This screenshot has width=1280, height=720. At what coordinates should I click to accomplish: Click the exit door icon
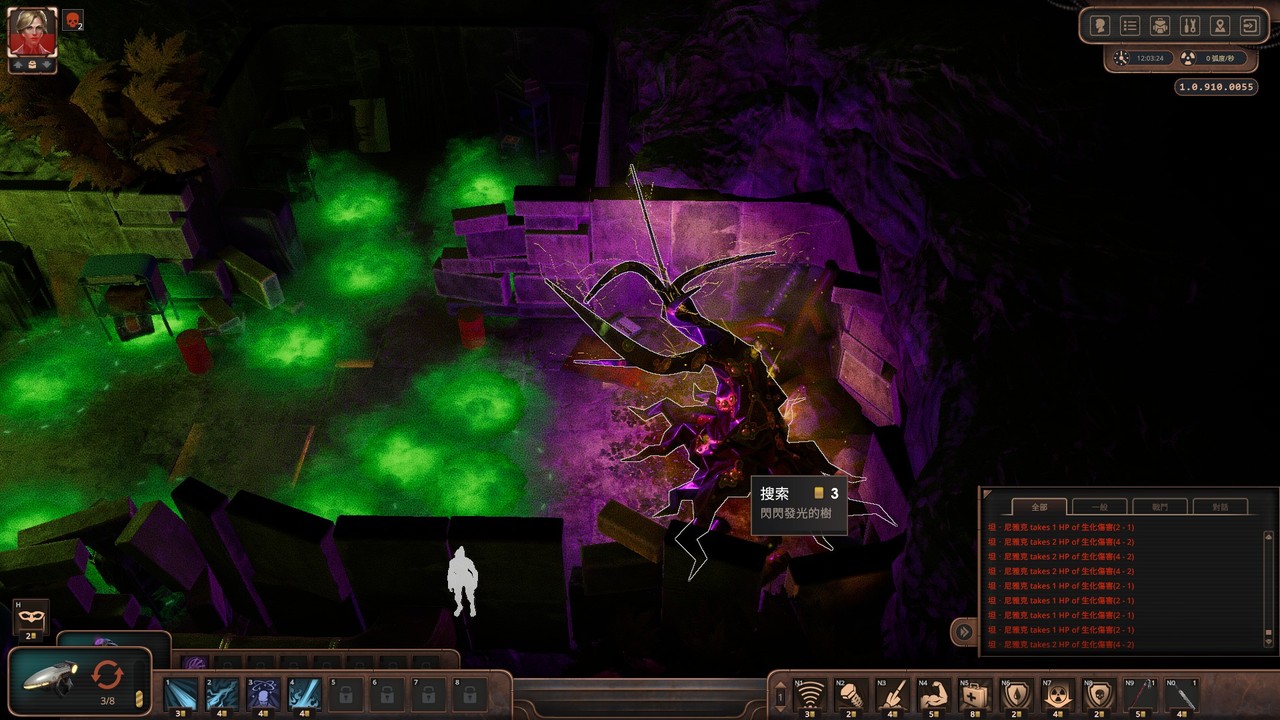pos(1250,26)
